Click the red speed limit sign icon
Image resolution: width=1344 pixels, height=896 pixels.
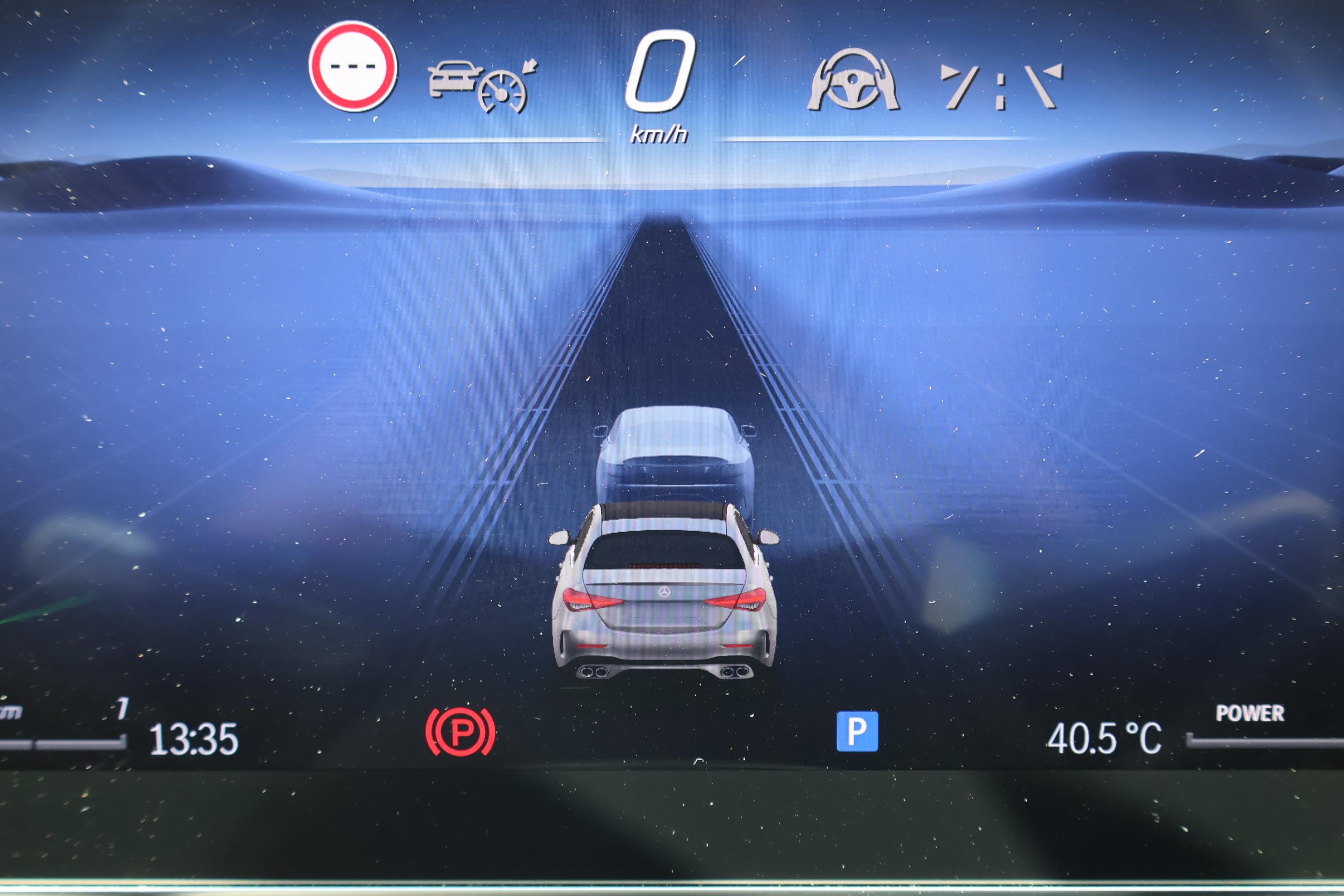[x=352, y=66]
